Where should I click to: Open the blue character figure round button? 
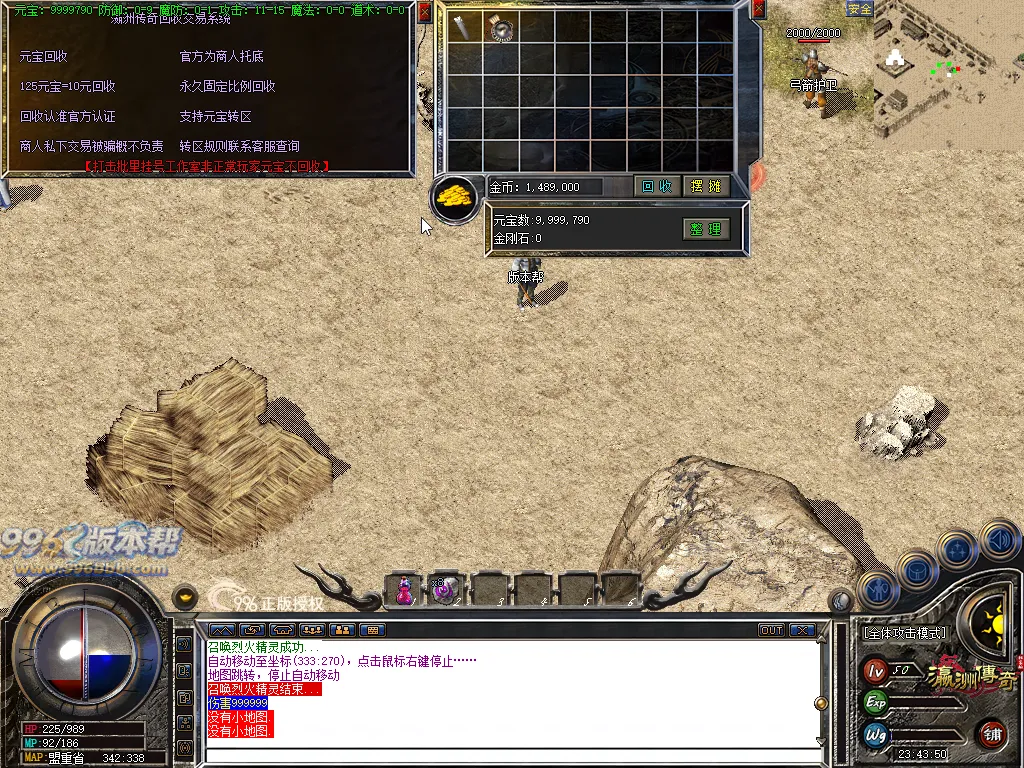(876, 589)
